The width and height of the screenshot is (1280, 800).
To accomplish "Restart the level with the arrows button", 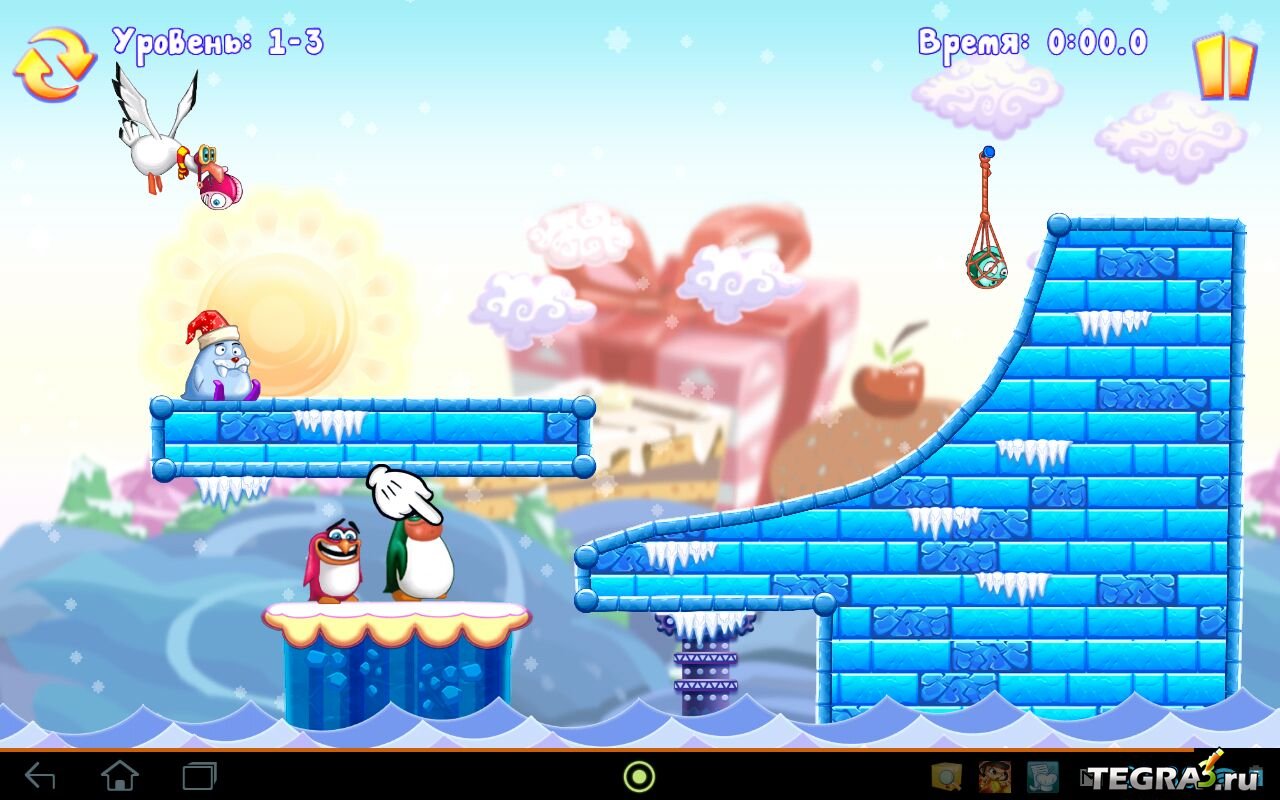I will coord(53,63).
